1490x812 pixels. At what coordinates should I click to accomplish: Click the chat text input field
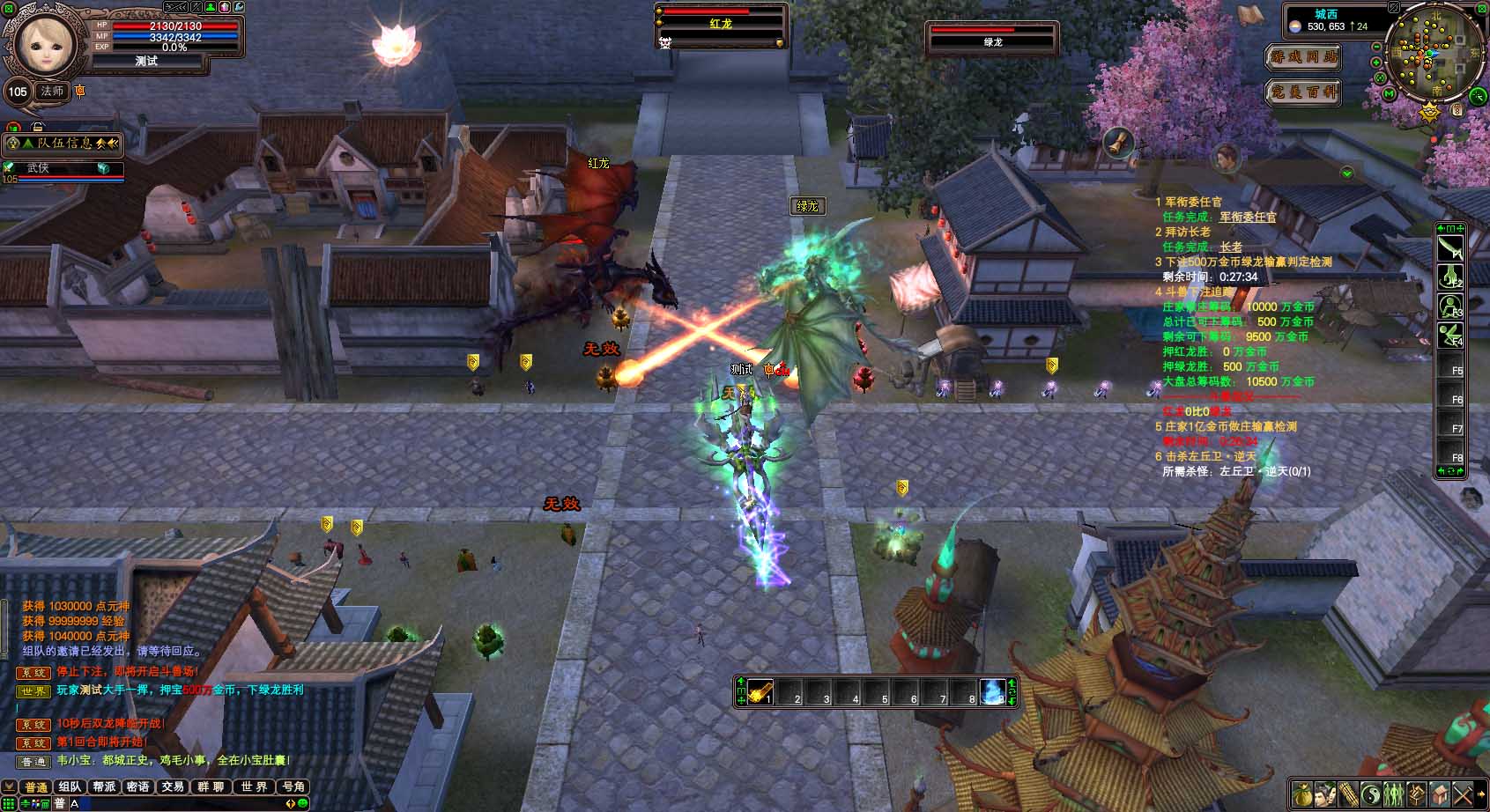(176, 803)
